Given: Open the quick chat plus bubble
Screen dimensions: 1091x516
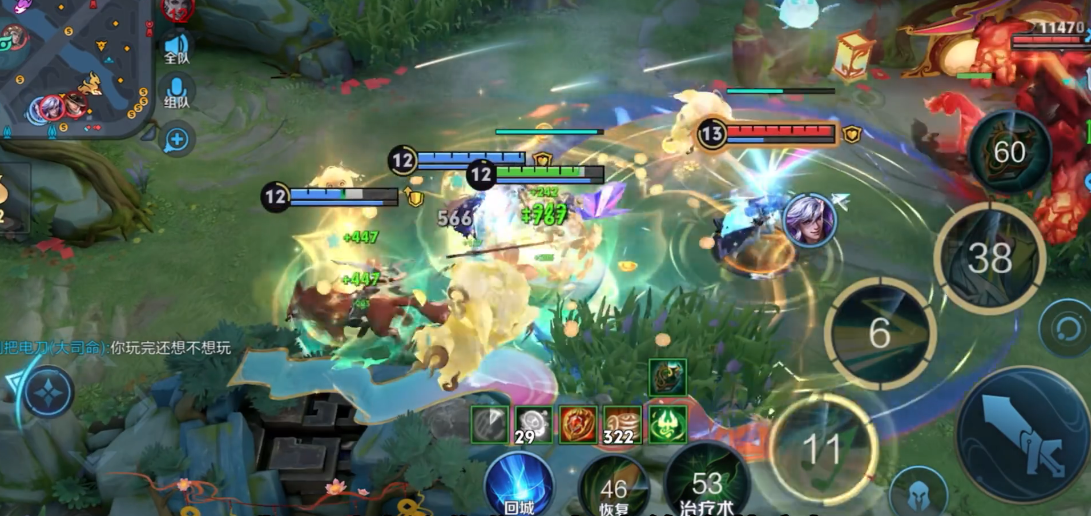Looking at the screenshot, I should click(x=177, y=139).
